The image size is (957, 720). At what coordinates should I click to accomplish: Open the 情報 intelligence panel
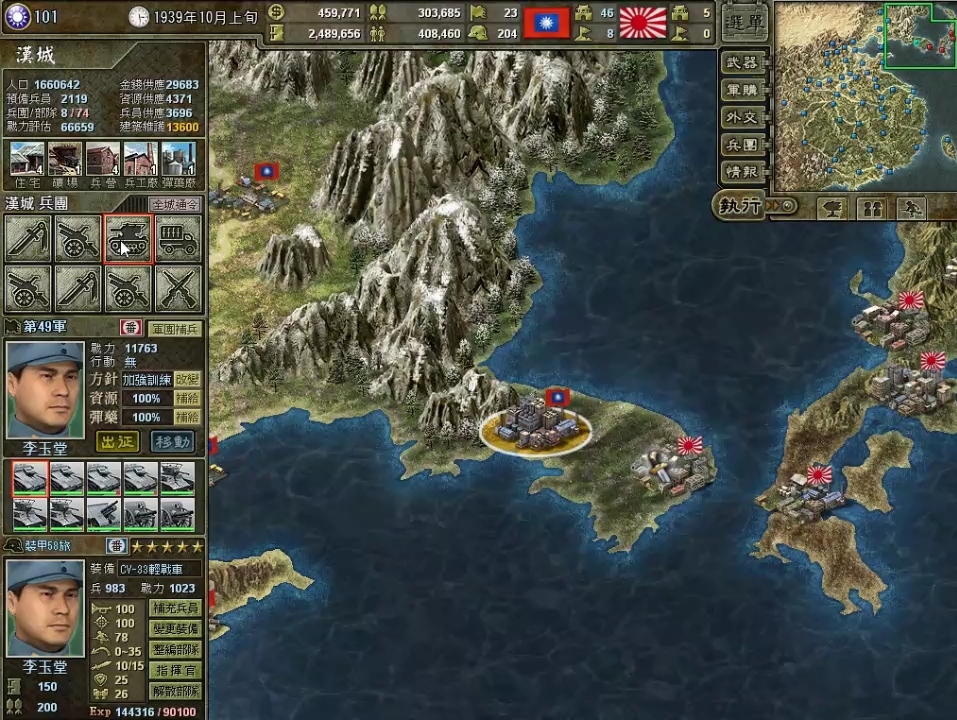[x=745, y=171]
